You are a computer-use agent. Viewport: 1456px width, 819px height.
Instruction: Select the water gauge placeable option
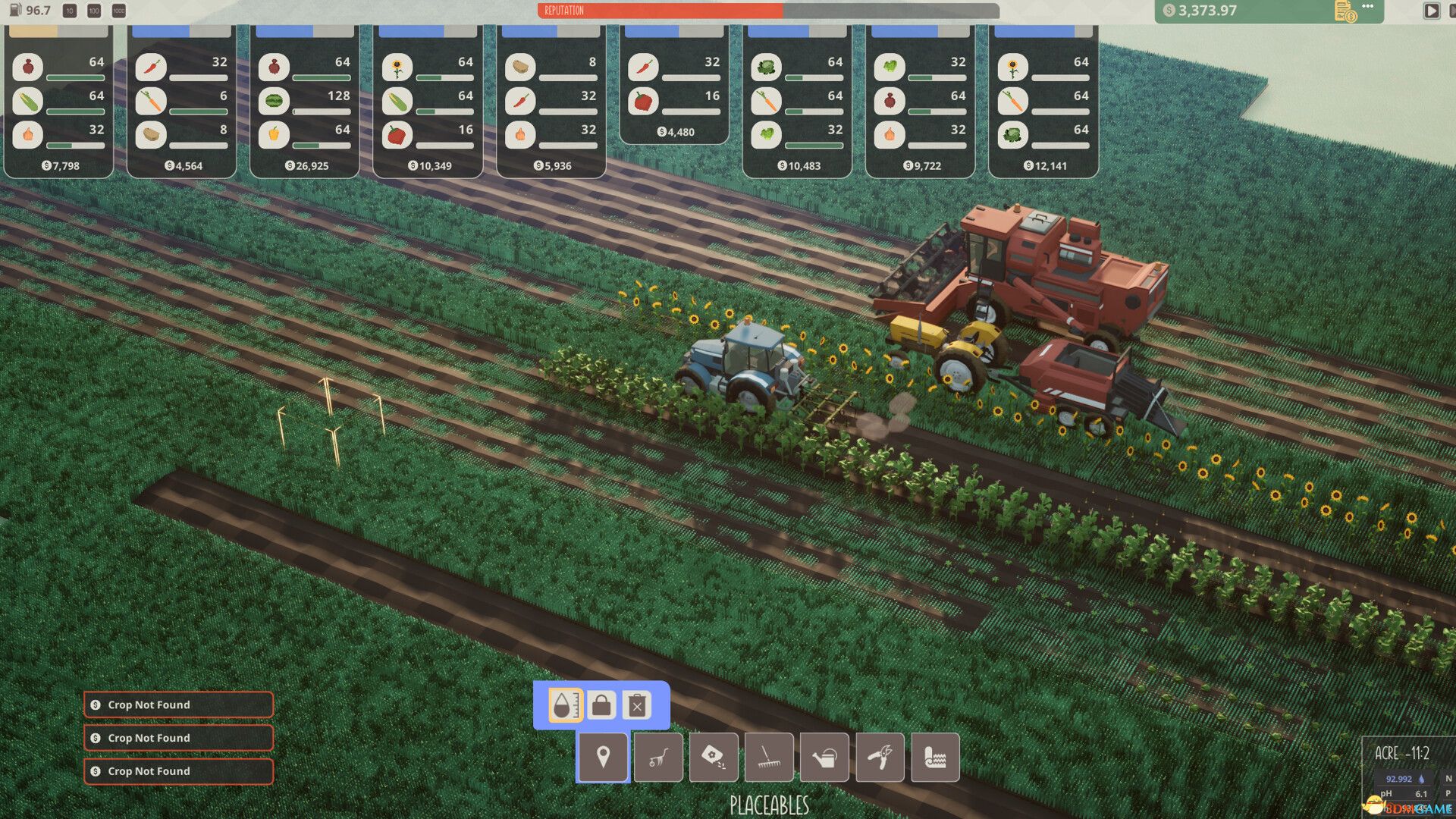565,705
